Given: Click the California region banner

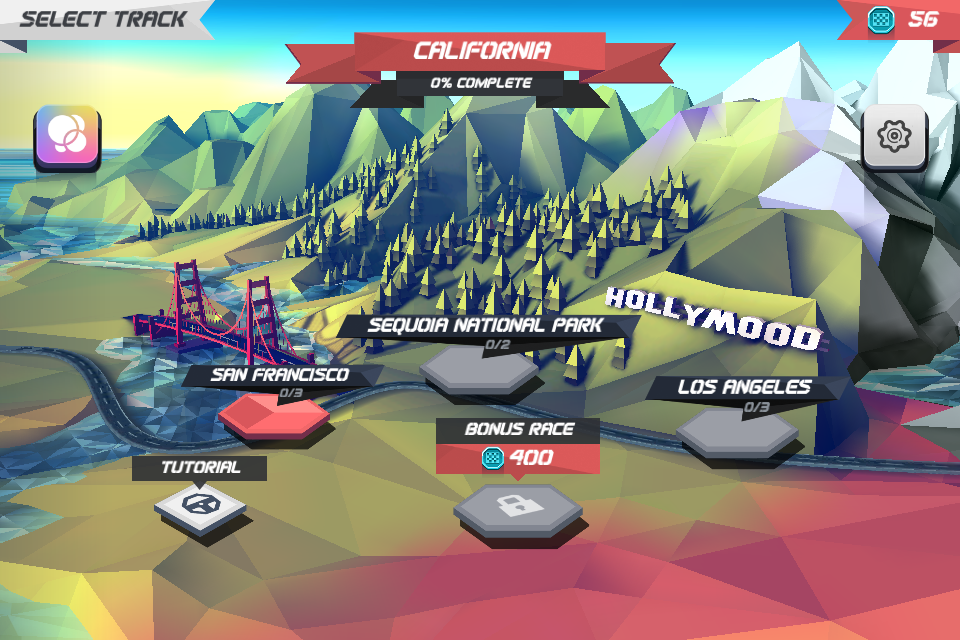Looking at the screenshot, I should [x=480, y=52].
